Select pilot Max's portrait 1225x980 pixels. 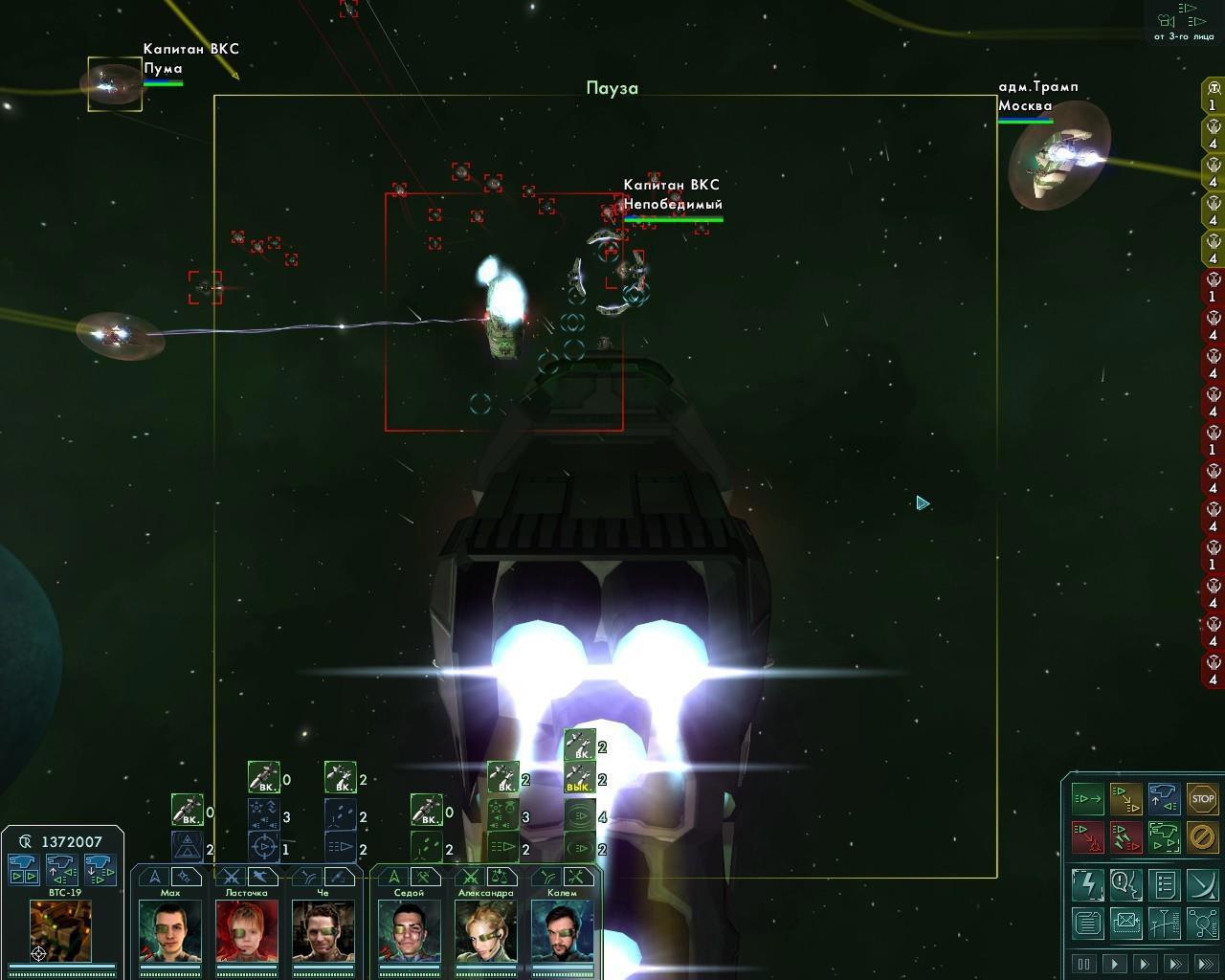[x=169, y=931]
